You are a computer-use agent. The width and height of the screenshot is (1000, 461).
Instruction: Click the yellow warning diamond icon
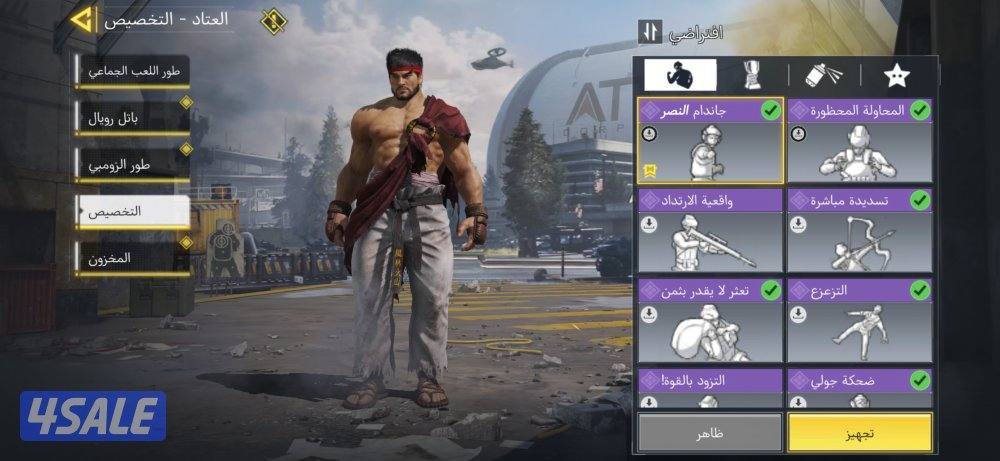tap(273, 20)
